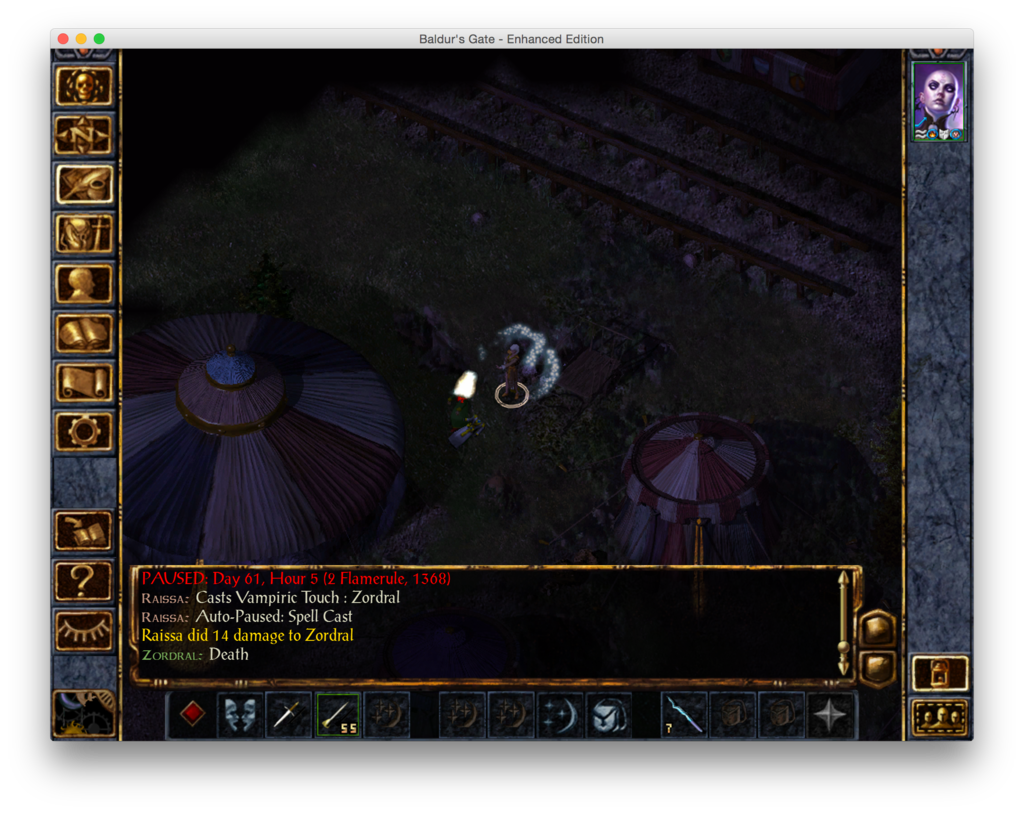Open the inventory screen

84,234
